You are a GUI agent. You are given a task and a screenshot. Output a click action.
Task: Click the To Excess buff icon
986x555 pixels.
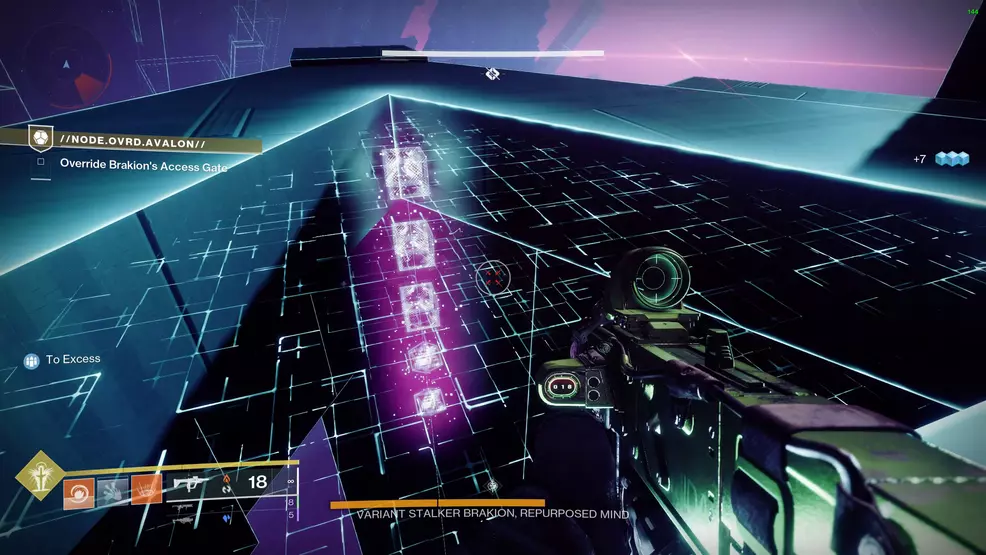click(x=31, y=360)
